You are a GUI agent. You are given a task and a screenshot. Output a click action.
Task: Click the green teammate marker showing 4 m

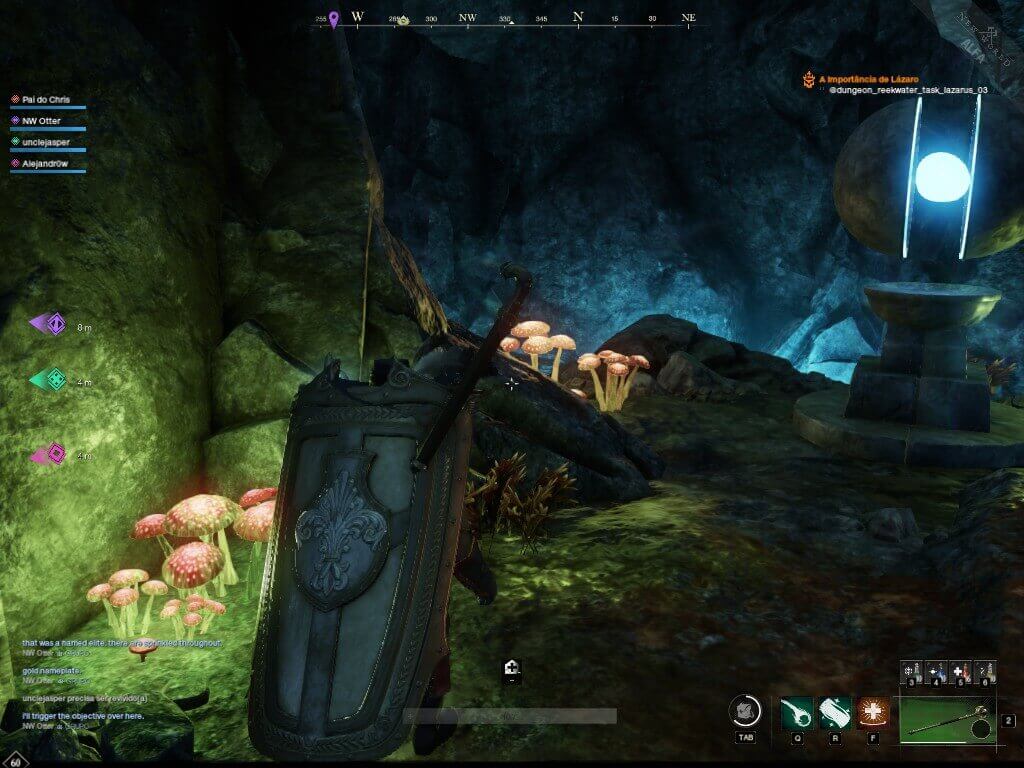coord(51,380)
